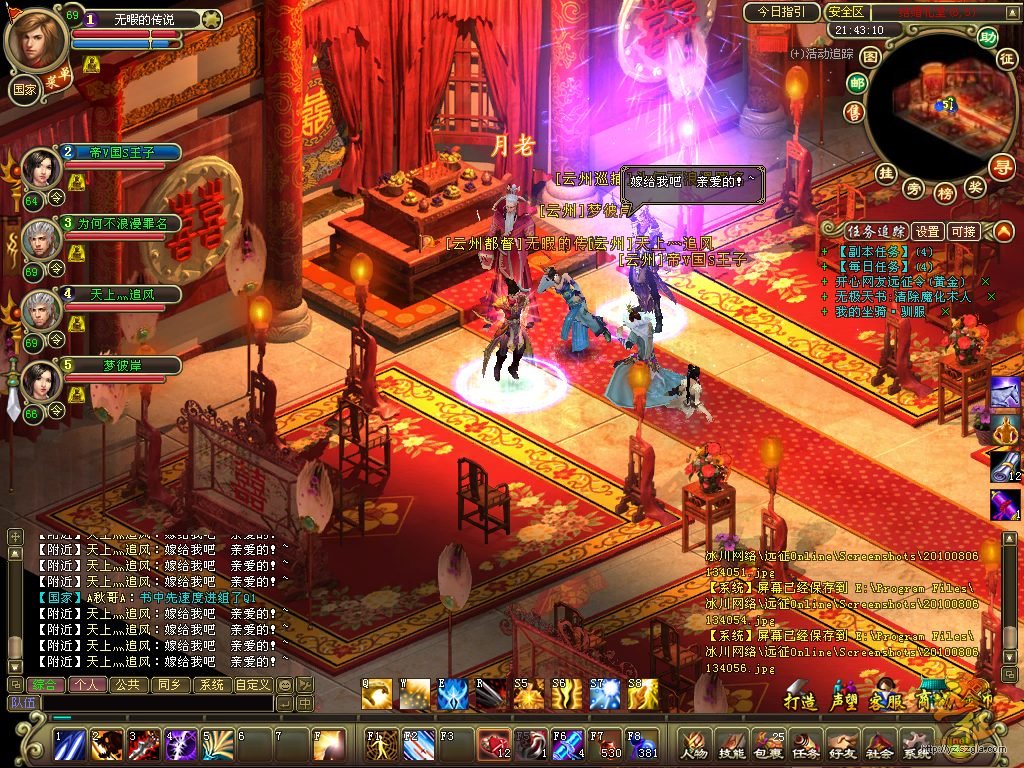Open quest tracker 设置 settings
Viewport: 1024px width, 768px height.
click(927, 231)
